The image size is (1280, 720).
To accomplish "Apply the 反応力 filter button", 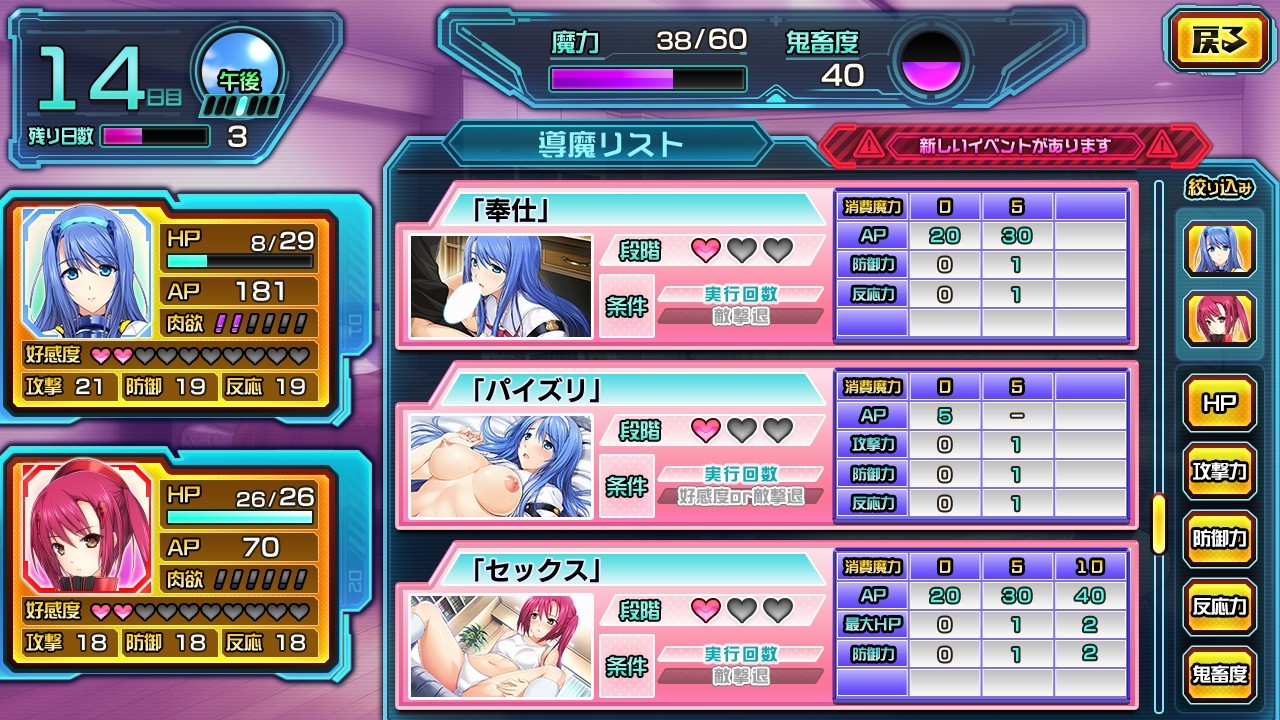I will 1219,607.
